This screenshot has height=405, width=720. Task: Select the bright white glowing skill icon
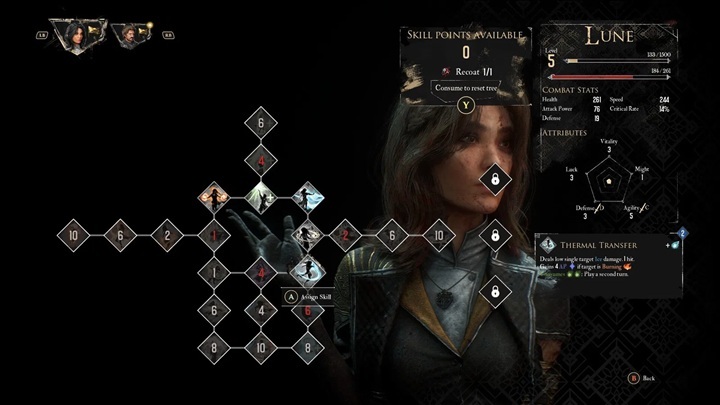(261, 193)
